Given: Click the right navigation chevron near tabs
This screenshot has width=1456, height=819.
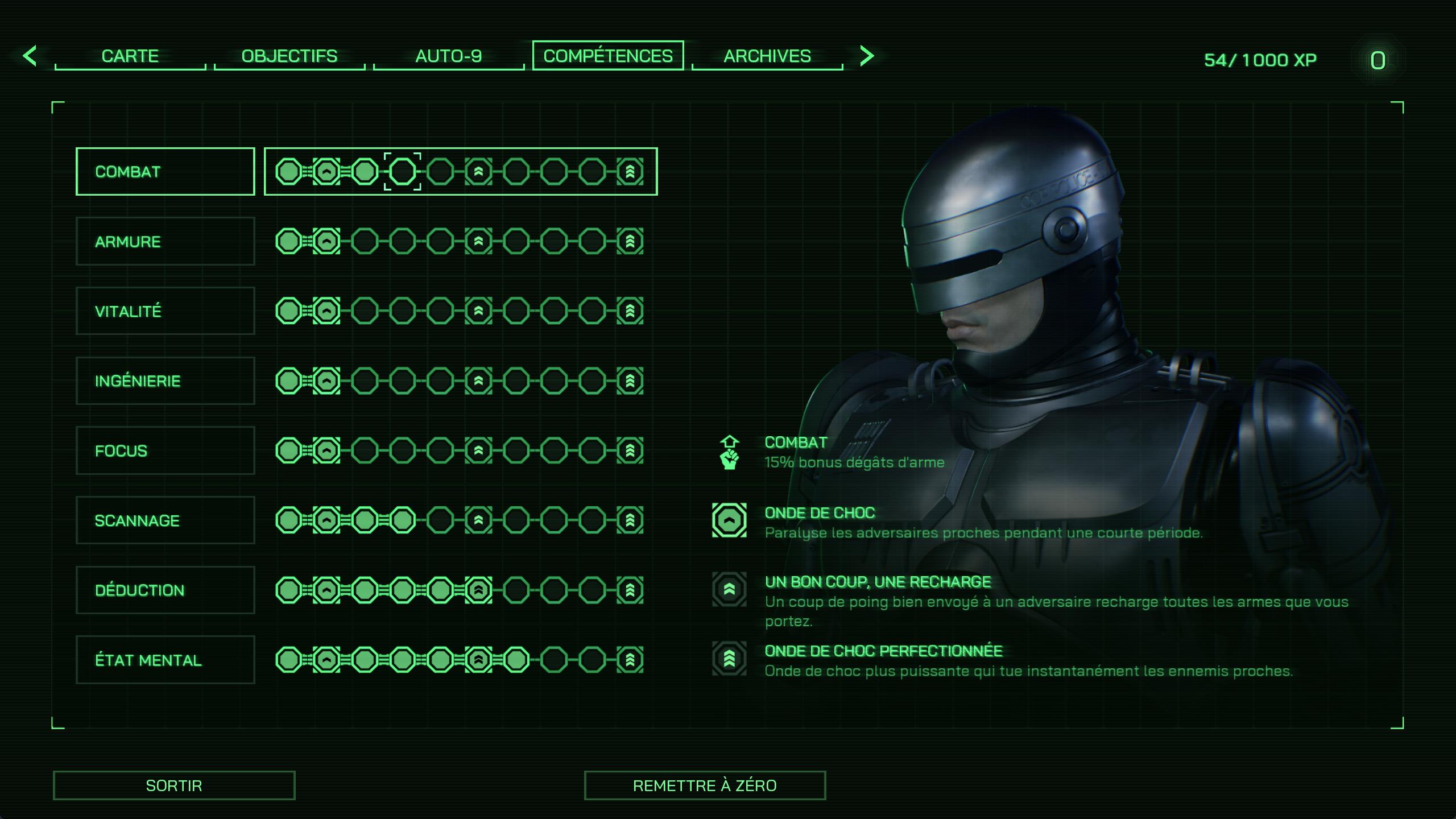Looking at the screenshot, I should pos(866,56).
